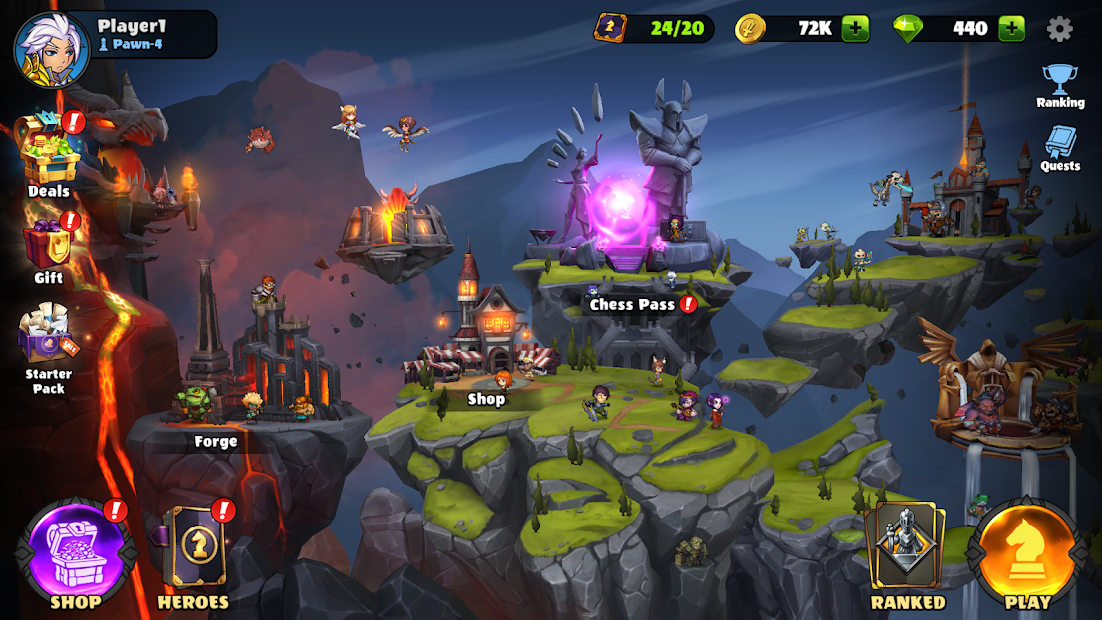This screenshot has width=1102, height=620.
Task: Visit the Shop building label
Action: click(486, 398)
